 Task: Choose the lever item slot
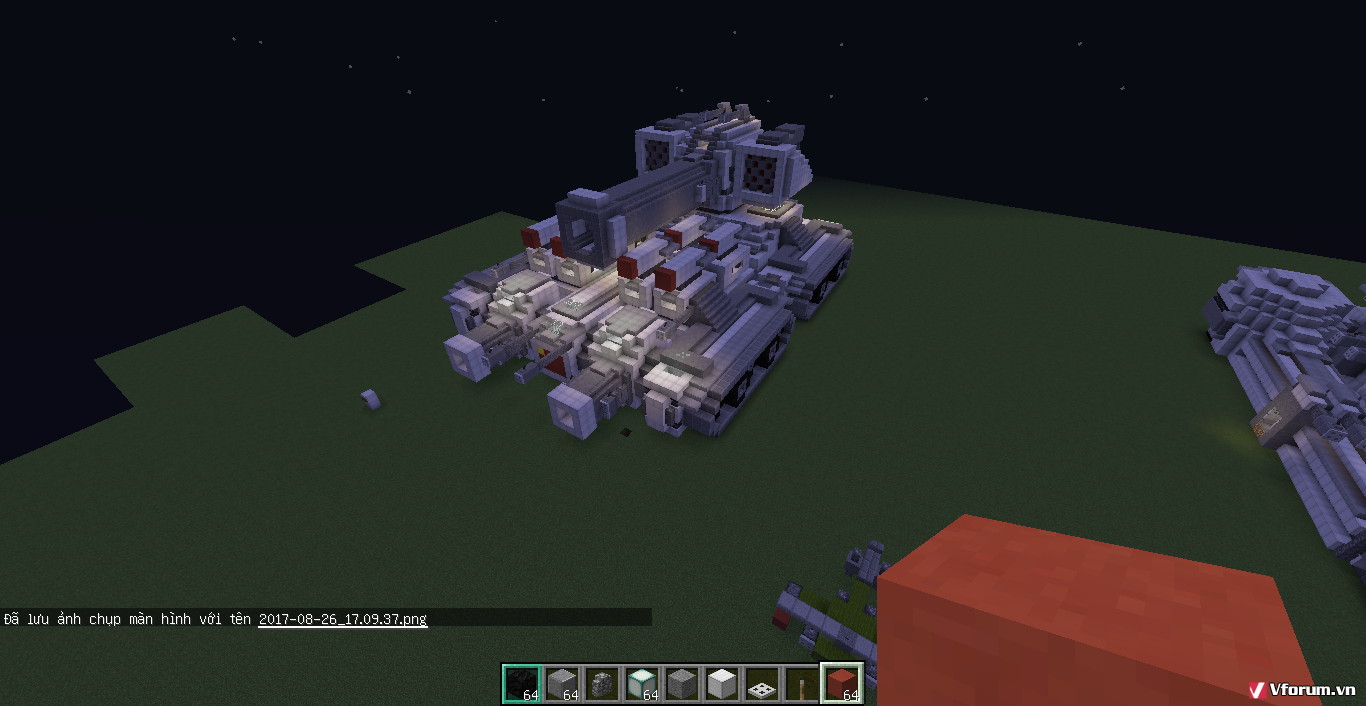tap(801, 684)
